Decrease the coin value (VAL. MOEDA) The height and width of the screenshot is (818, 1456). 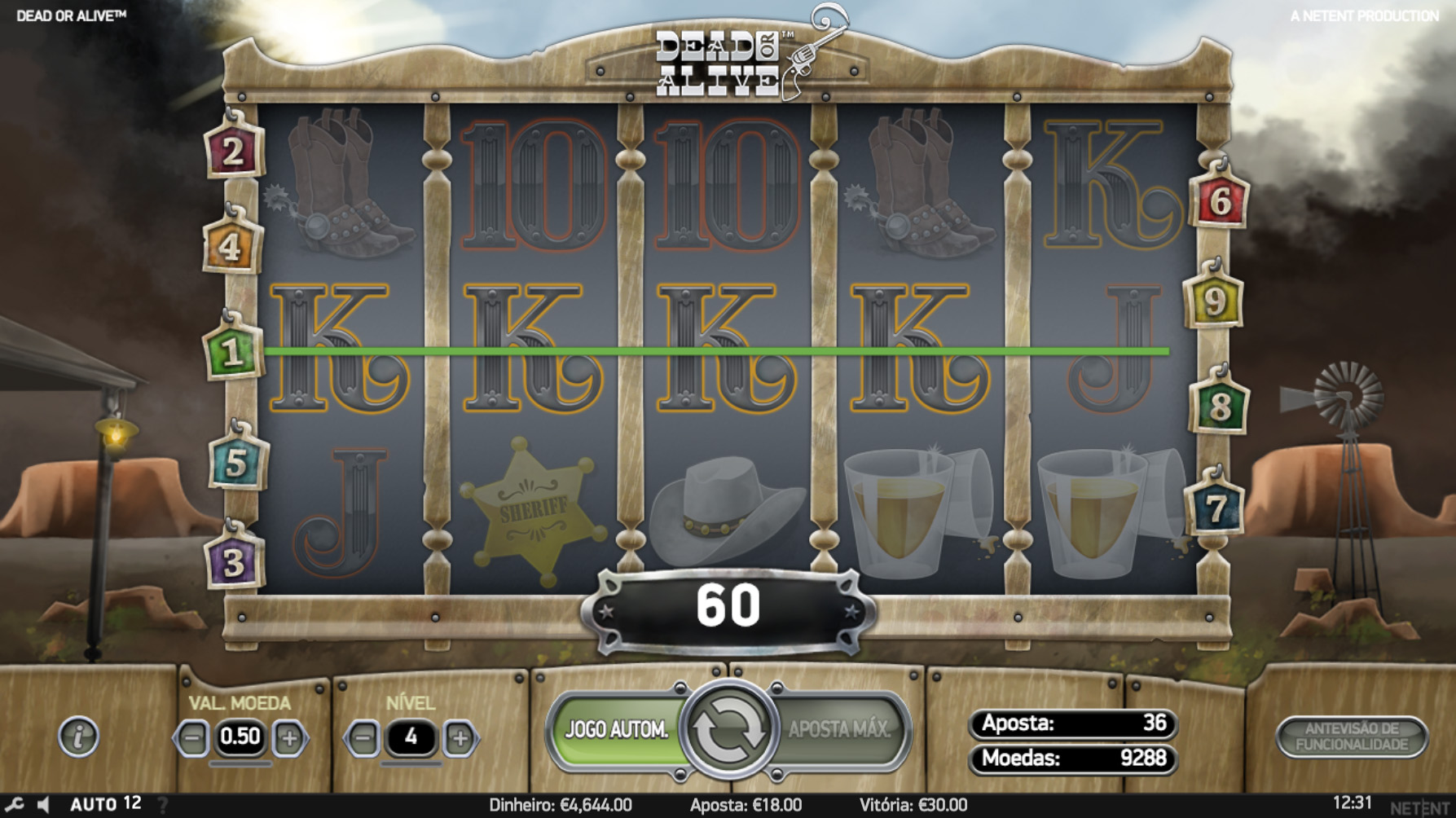[193, 738]
